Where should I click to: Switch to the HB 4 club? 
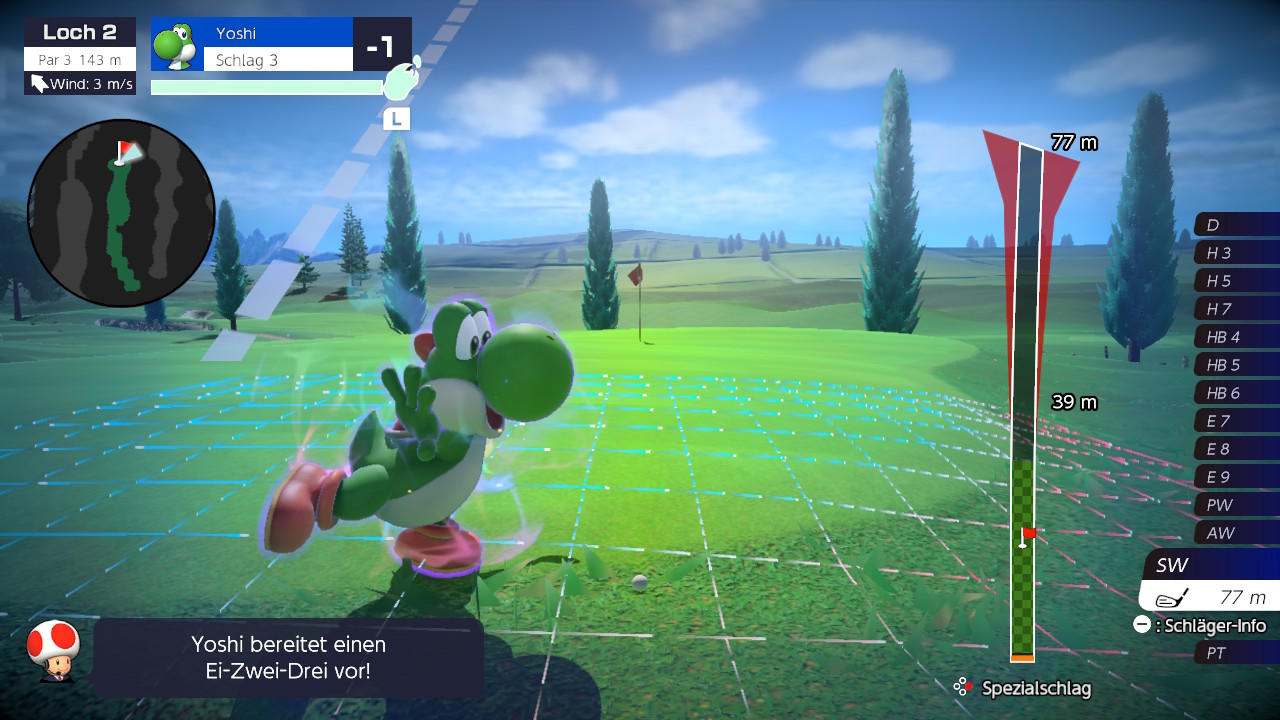point(1236,337)
